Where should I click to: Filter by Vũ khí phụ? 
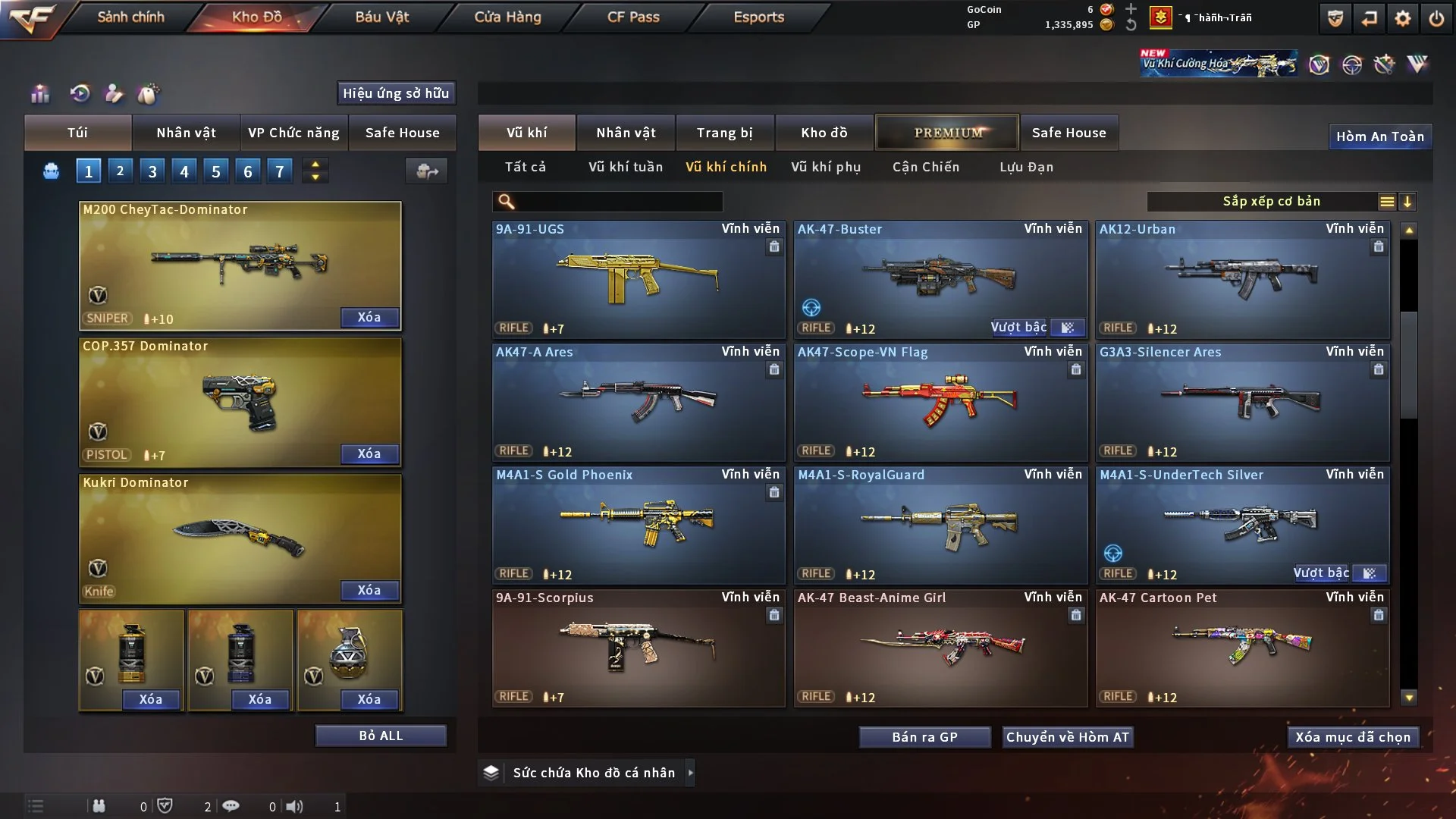[826, 167]
